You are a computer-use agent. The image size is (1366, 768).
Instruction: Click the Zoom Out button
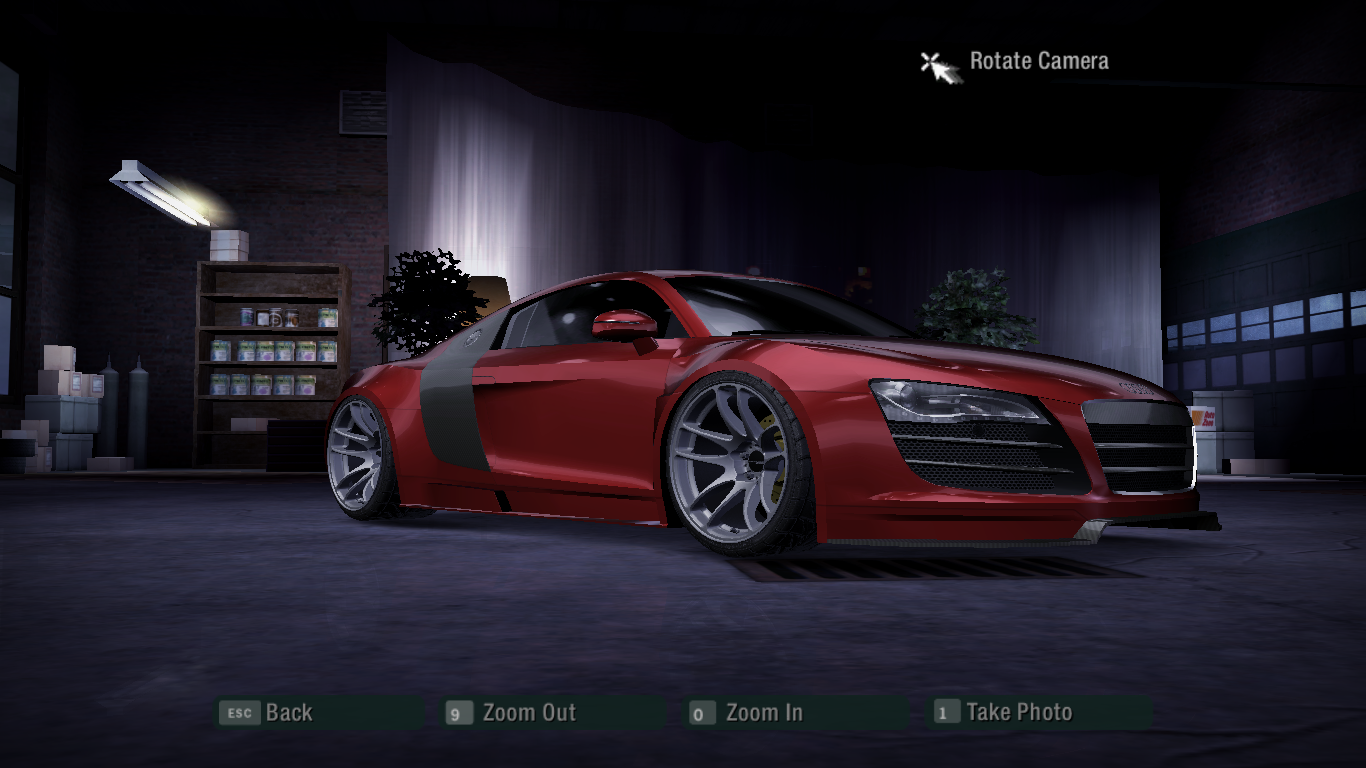point(528,713)
